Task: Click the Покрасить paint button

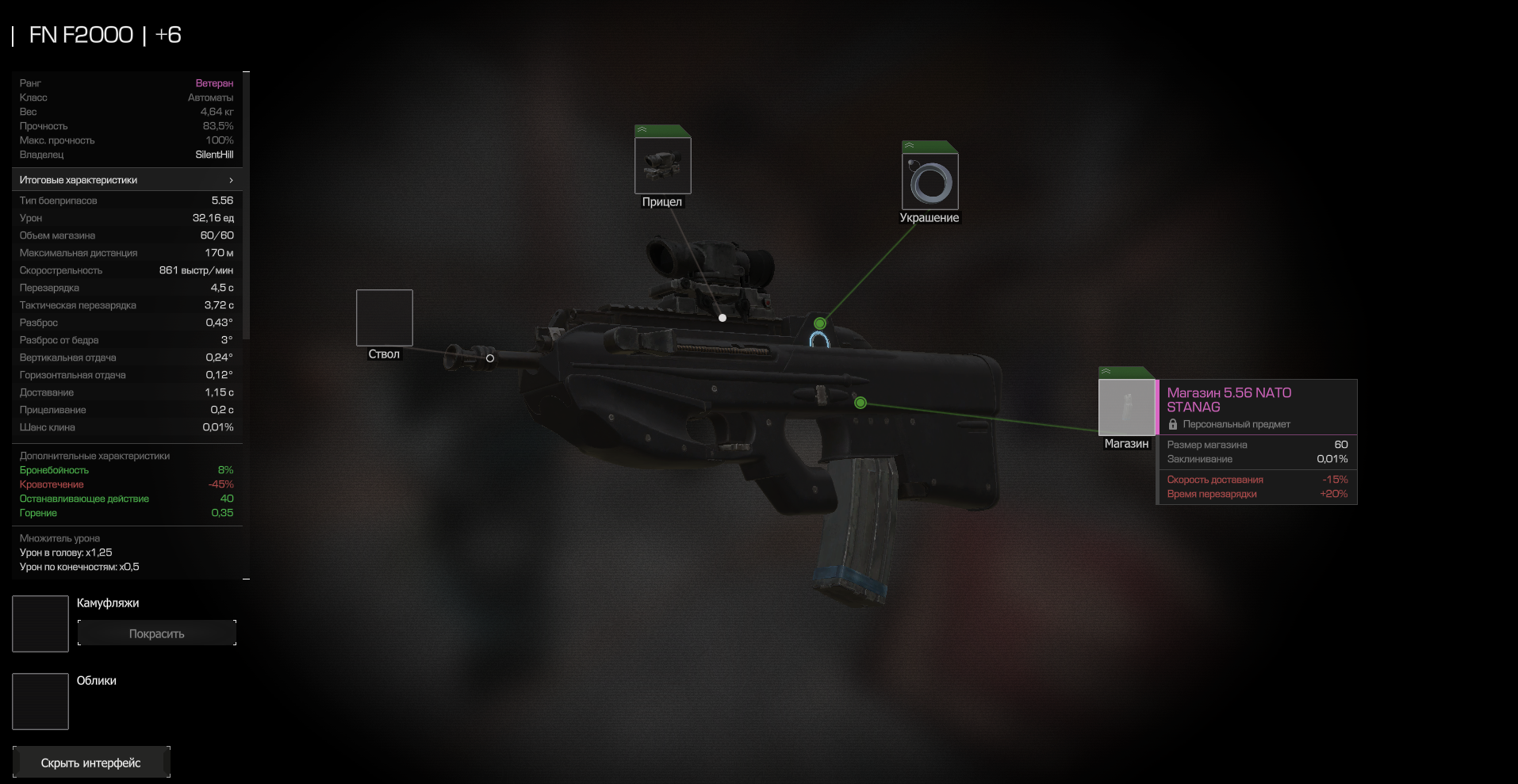Action: [157, 633]
